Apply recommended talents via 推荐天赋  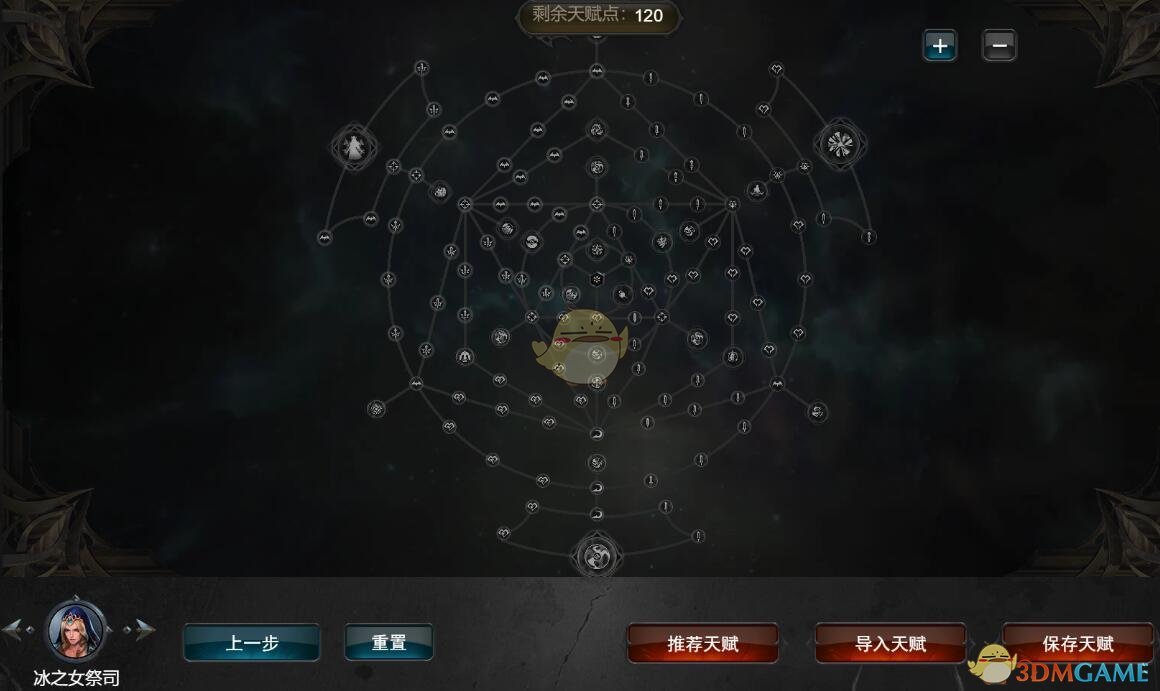click(x=702, y=644)
